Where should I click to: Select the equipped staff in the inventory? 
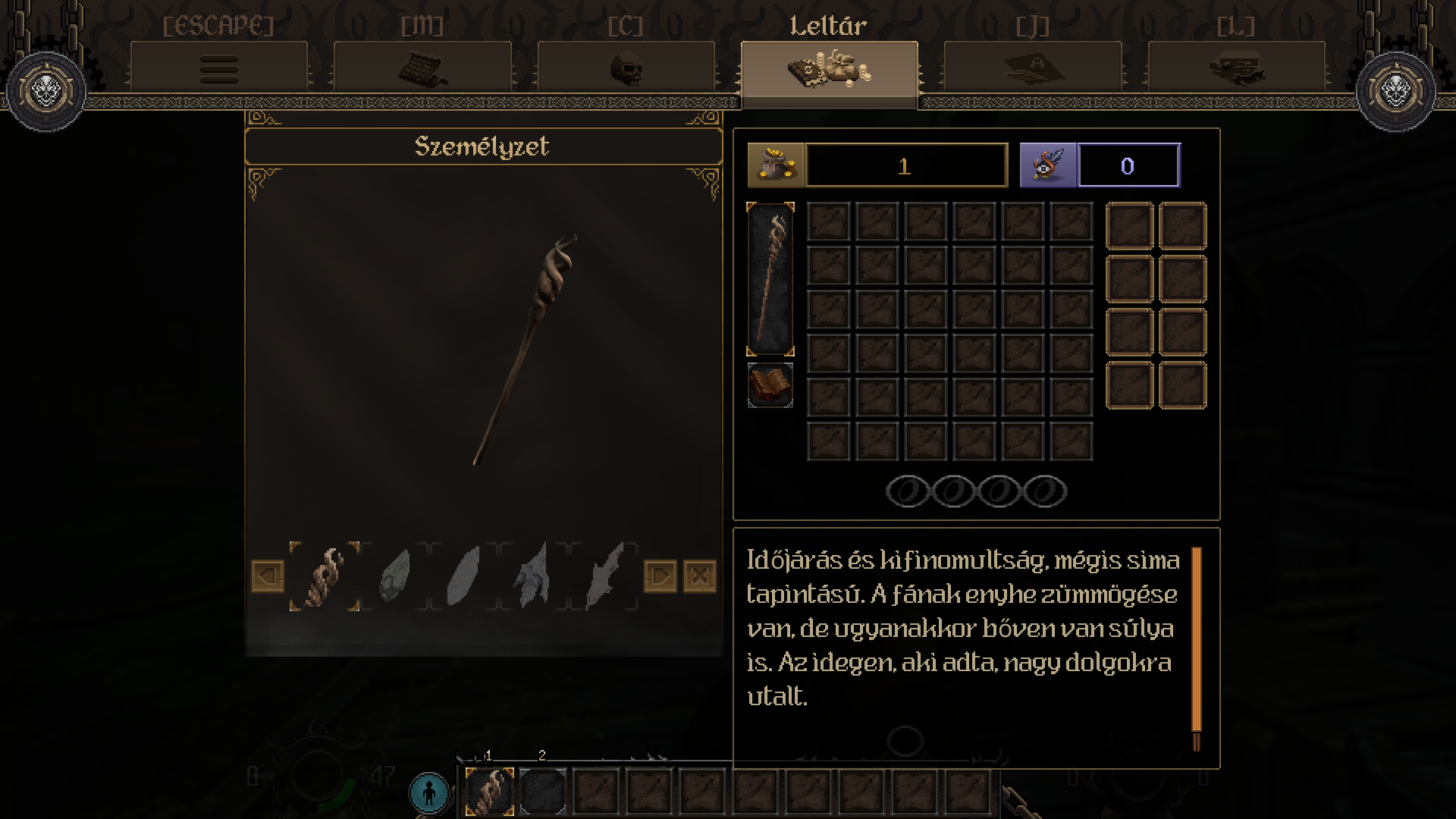tap(770, 278)
